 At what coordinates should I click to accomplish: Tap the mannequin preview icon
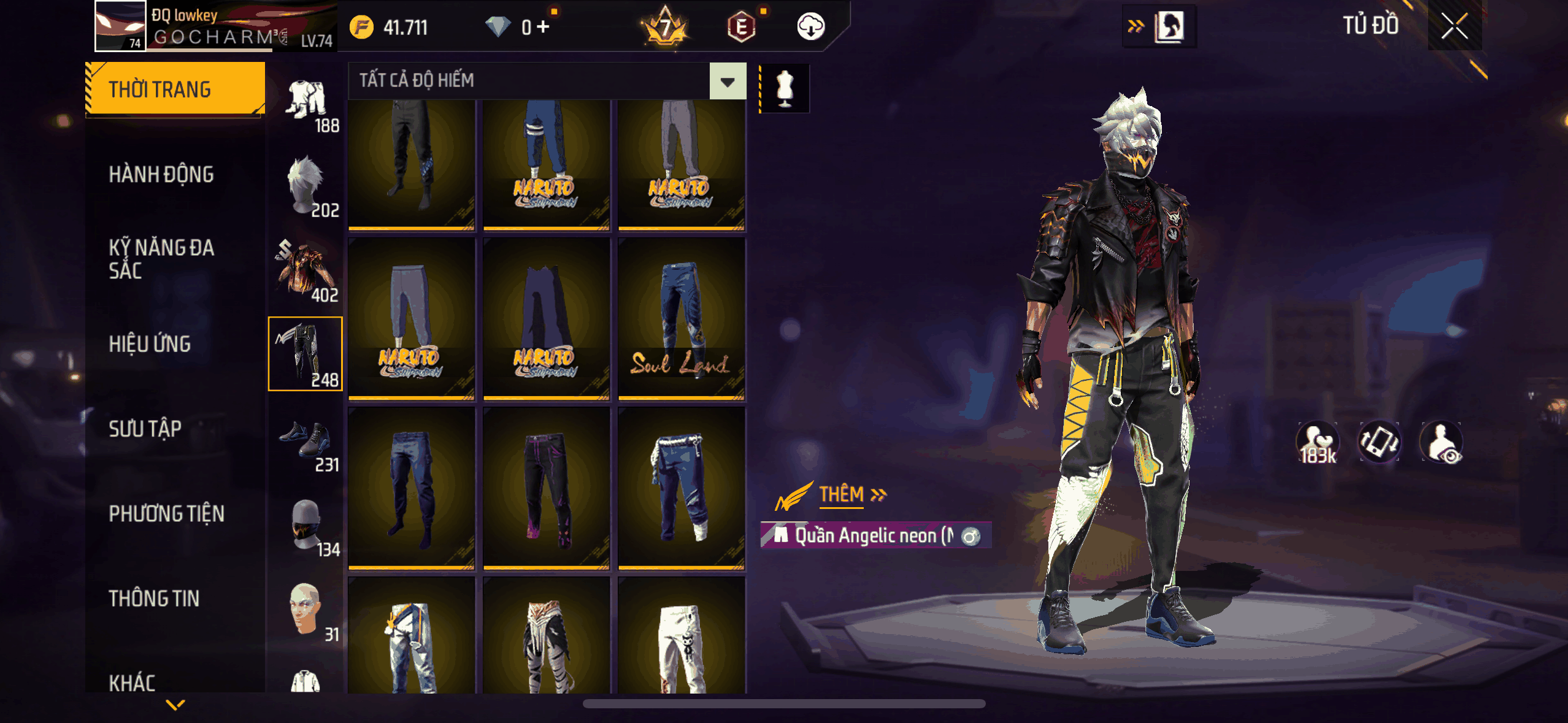[785, 88]
